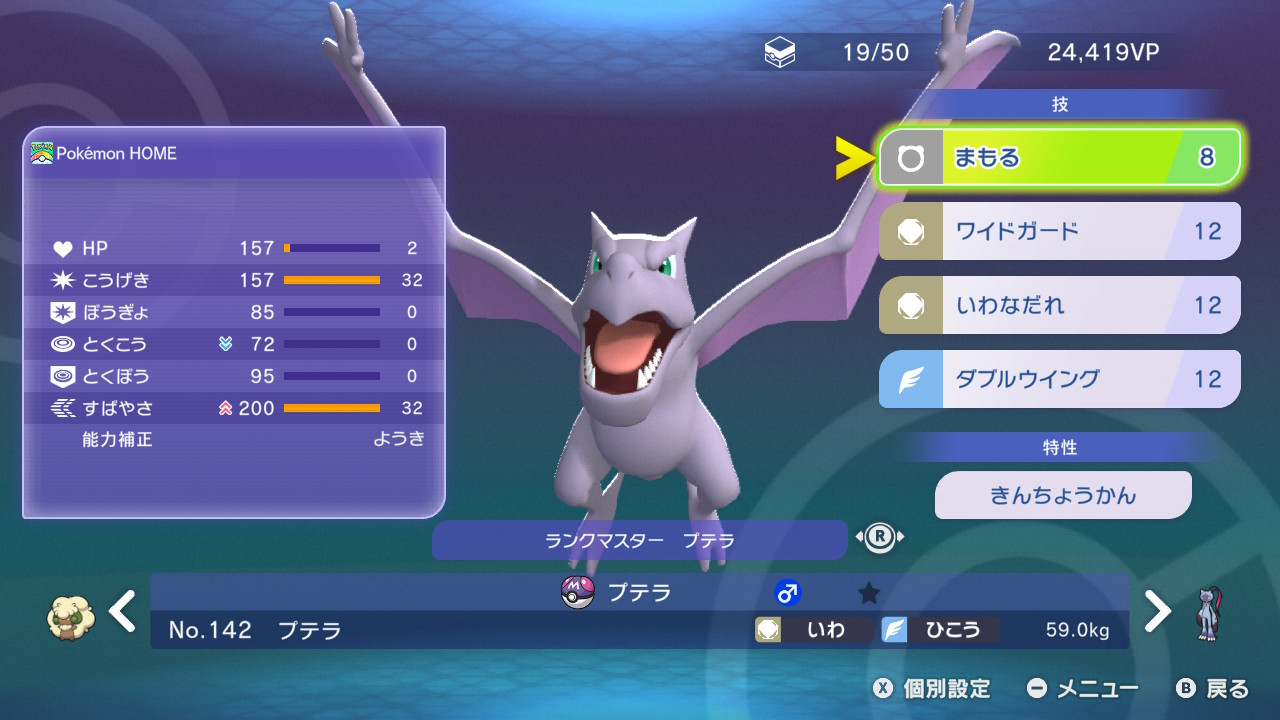
Task: Pick the ダブルウイング move
Action: coord(1059,379)
